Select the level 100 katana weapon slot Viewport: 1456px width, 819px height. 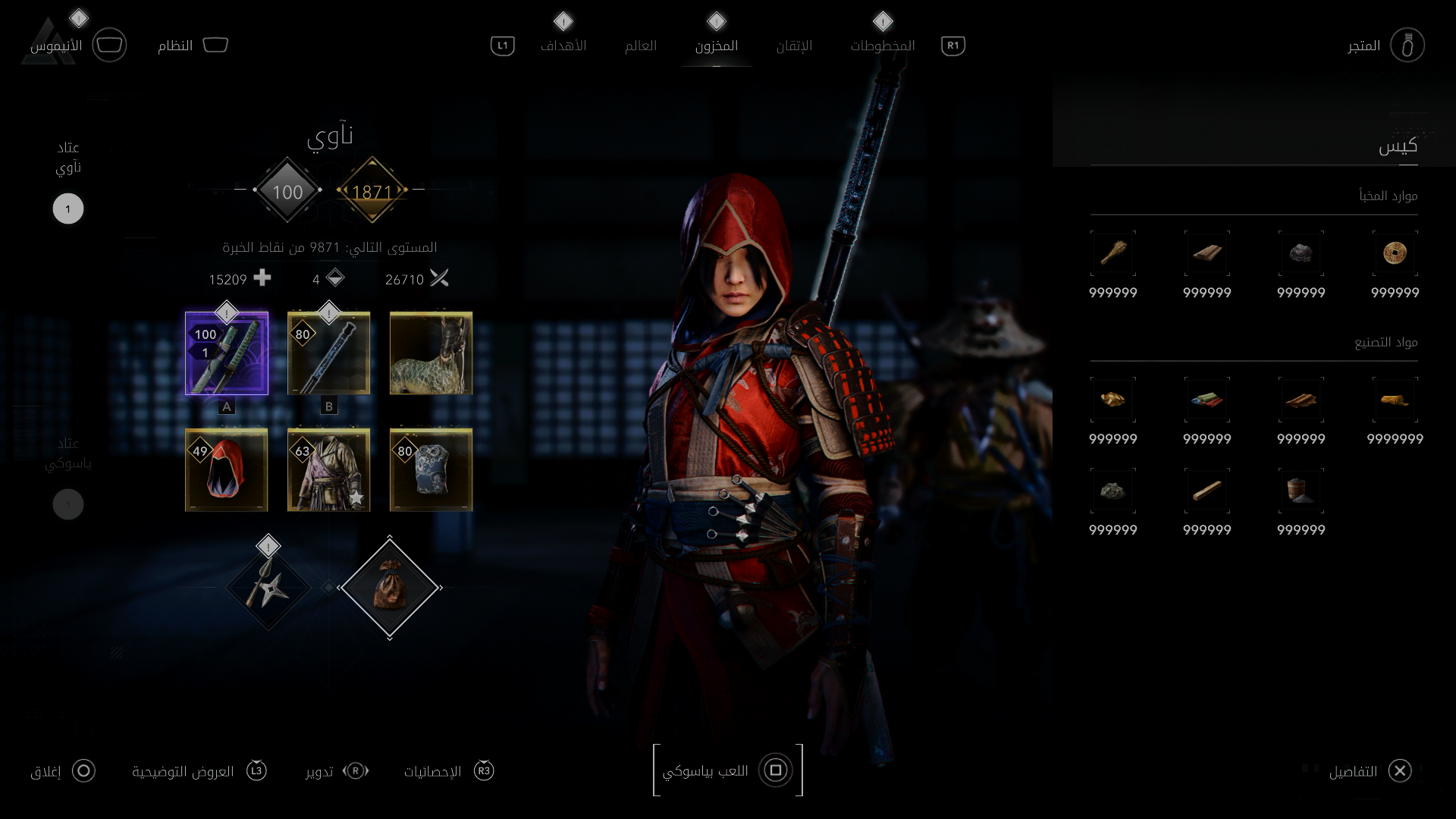[227, 353]
